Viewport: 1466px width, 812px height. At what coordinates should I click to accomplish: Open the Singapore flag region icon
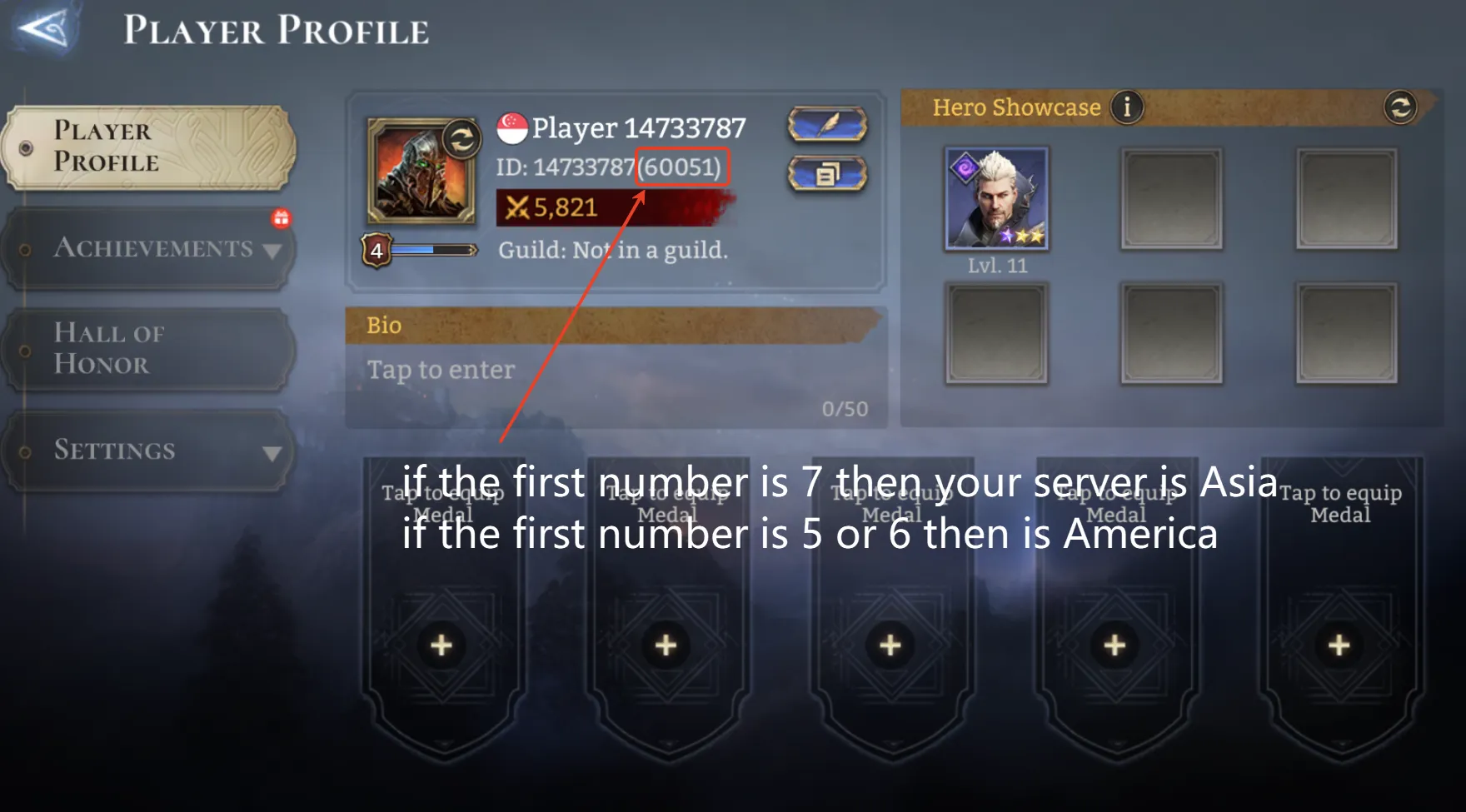click(x=512, y=128)
